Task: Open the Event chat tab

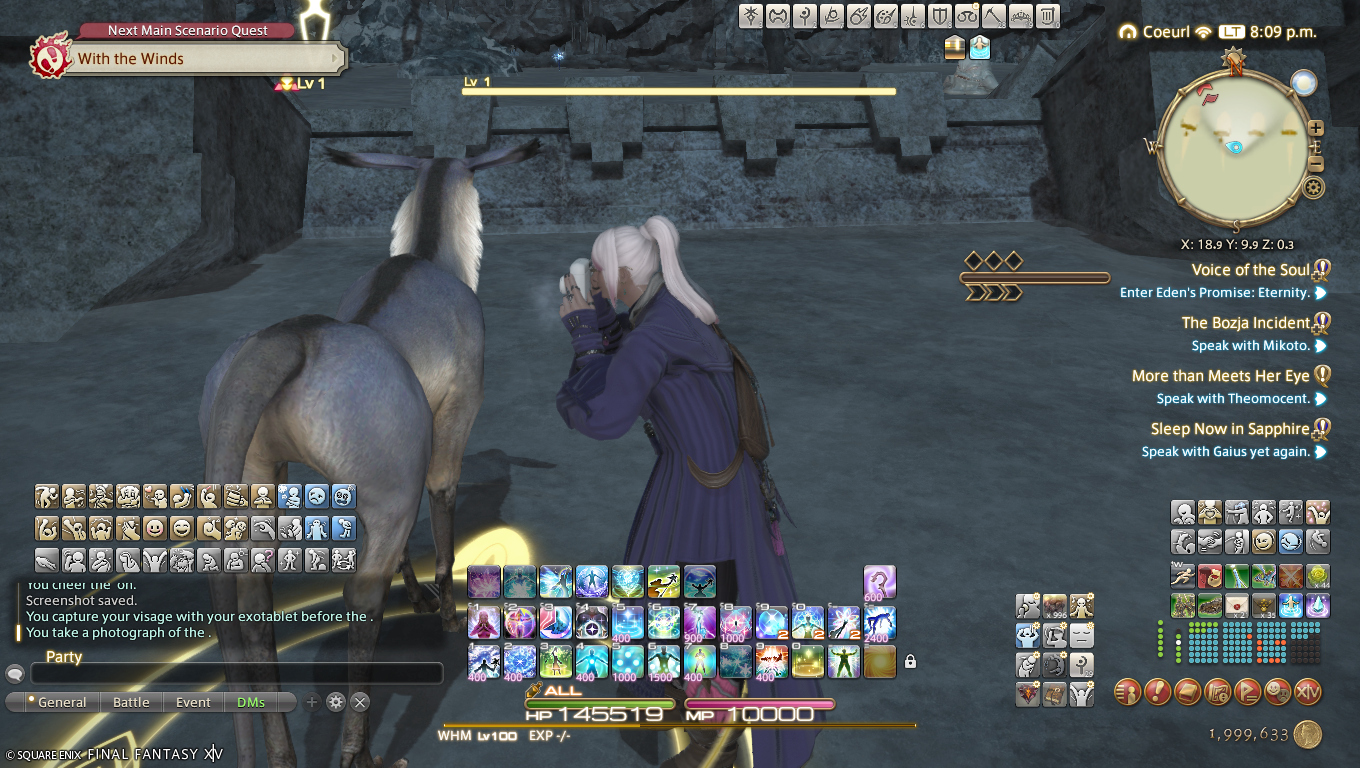Action: point(193,702)
